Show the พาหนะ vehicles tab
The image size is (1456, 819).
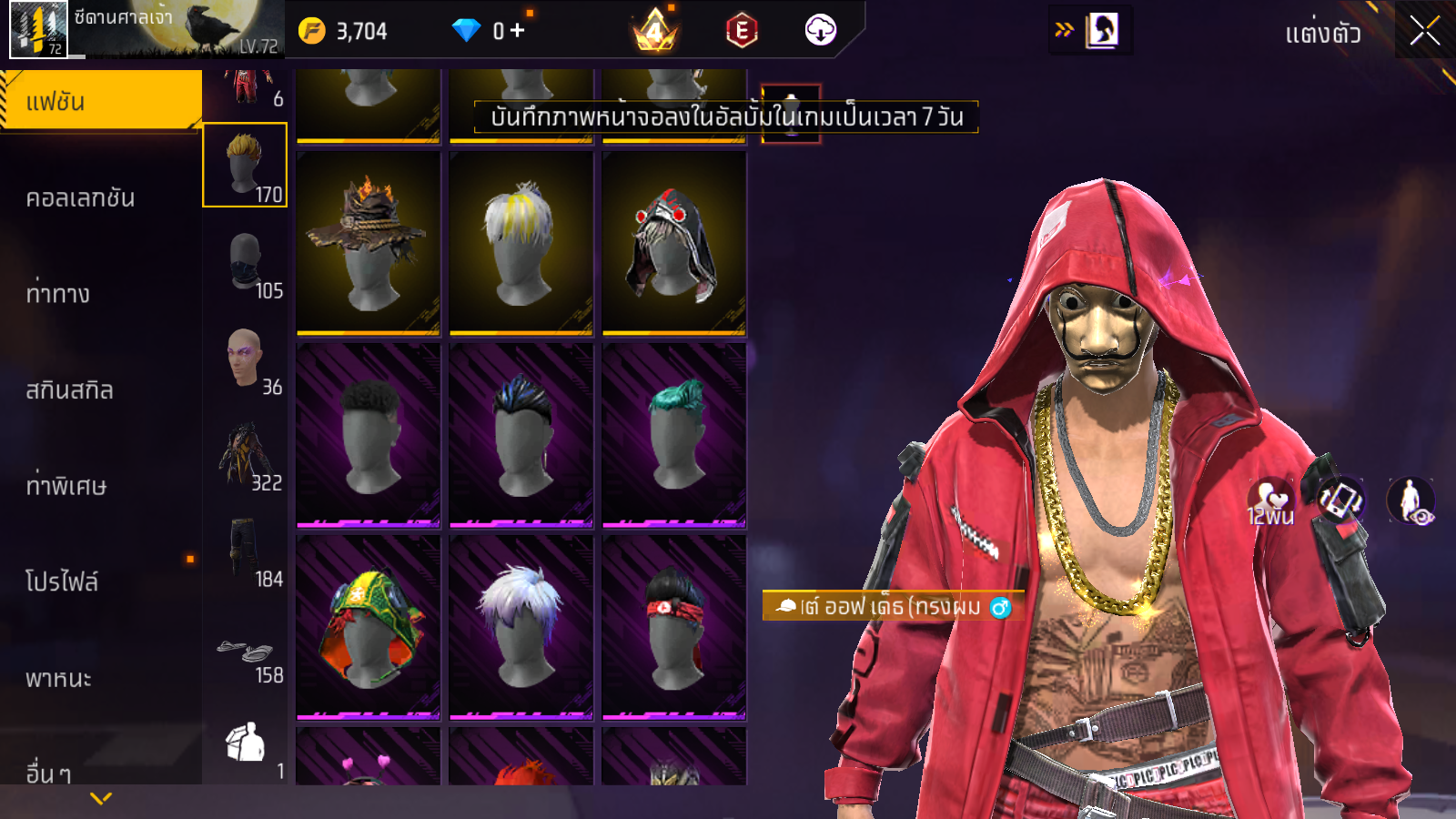click(58, 678)
